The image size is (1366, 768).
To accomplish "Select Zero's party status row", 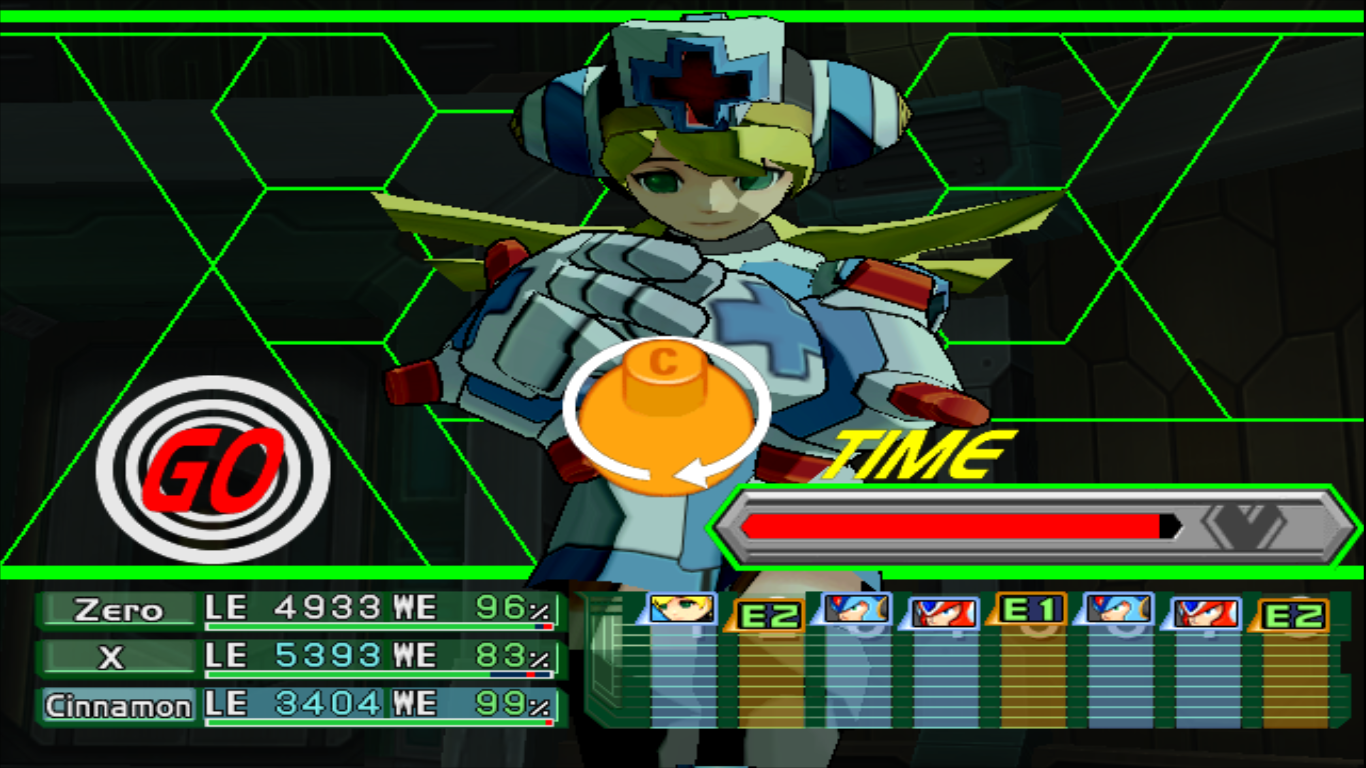I will pyautogui.click(x=300, y=609).
